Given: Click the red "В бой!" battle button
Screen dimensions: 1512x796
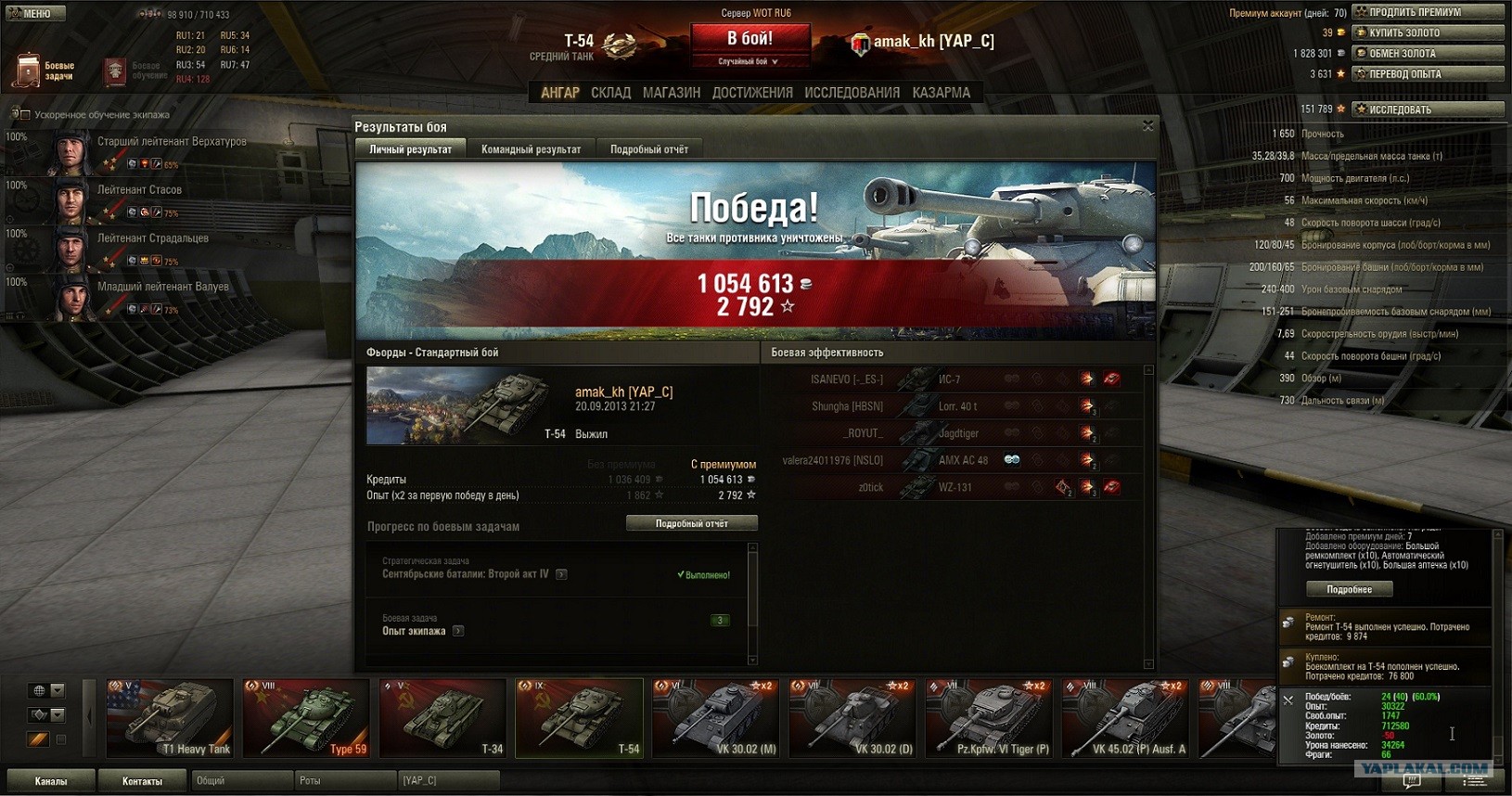Looking at the screenshot, I should click(750, 39).
